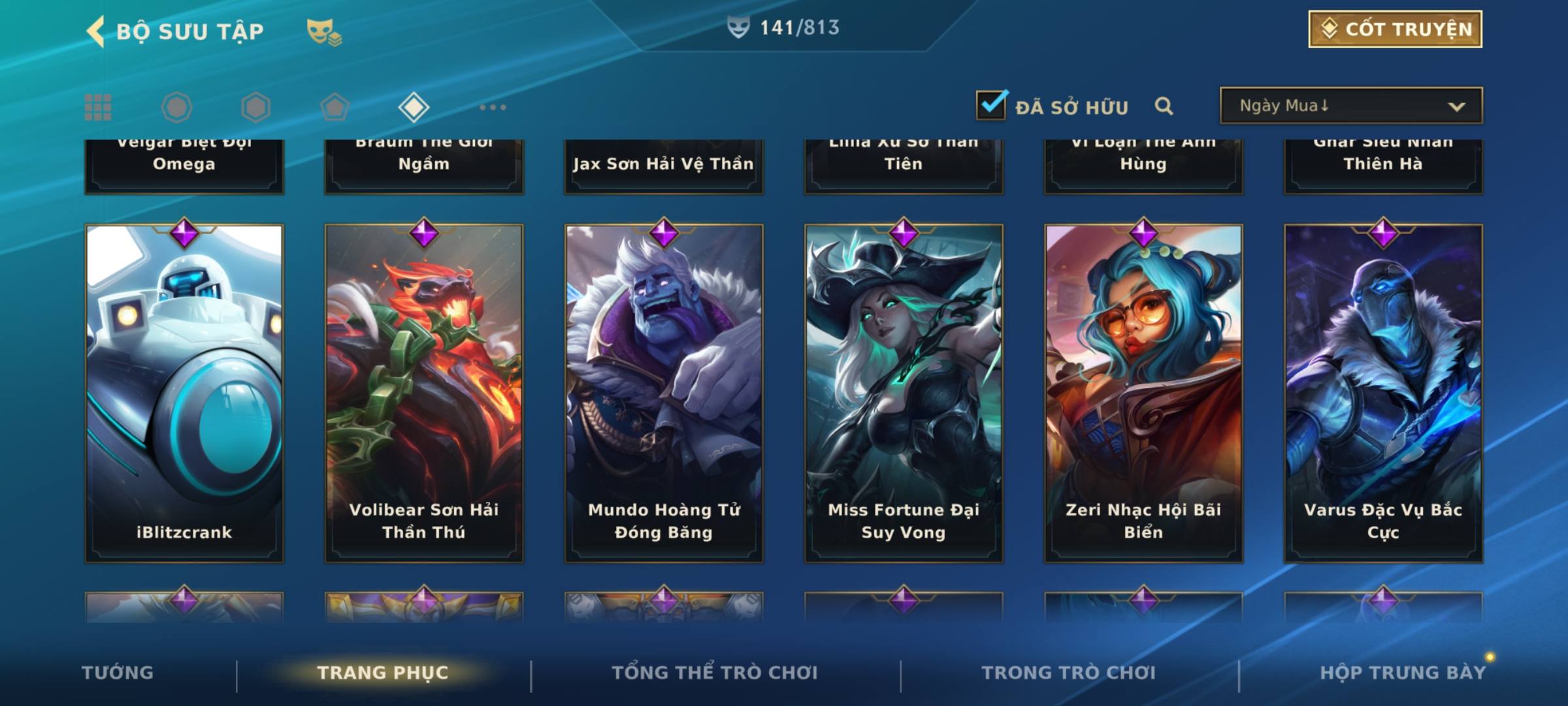Open the three-dots more filters
The image size is (1568, 706).
(493, 107)
